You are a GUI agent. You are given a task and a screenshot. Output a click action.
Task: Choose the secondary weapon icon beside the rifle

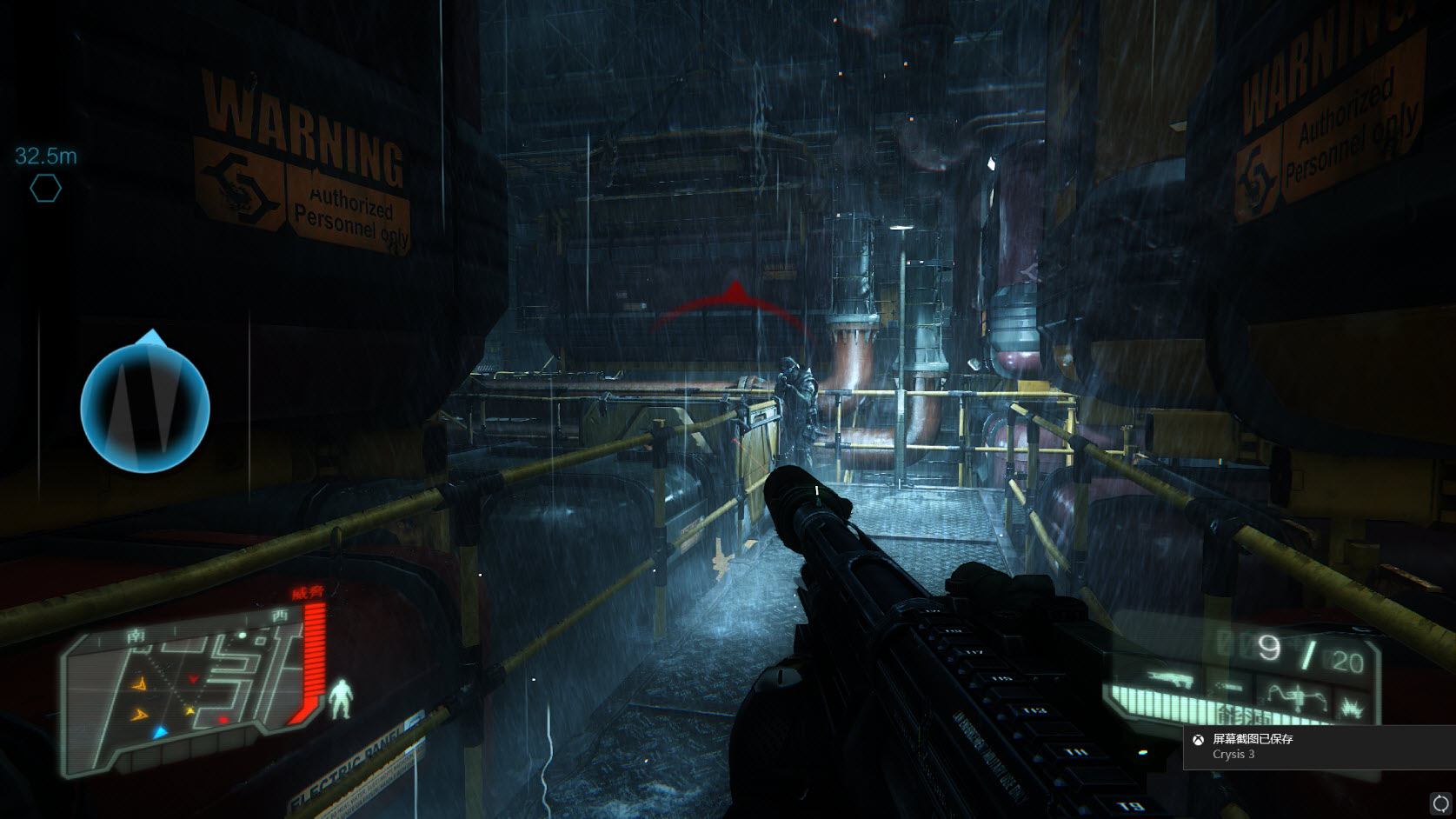(x=1228, y=687)
